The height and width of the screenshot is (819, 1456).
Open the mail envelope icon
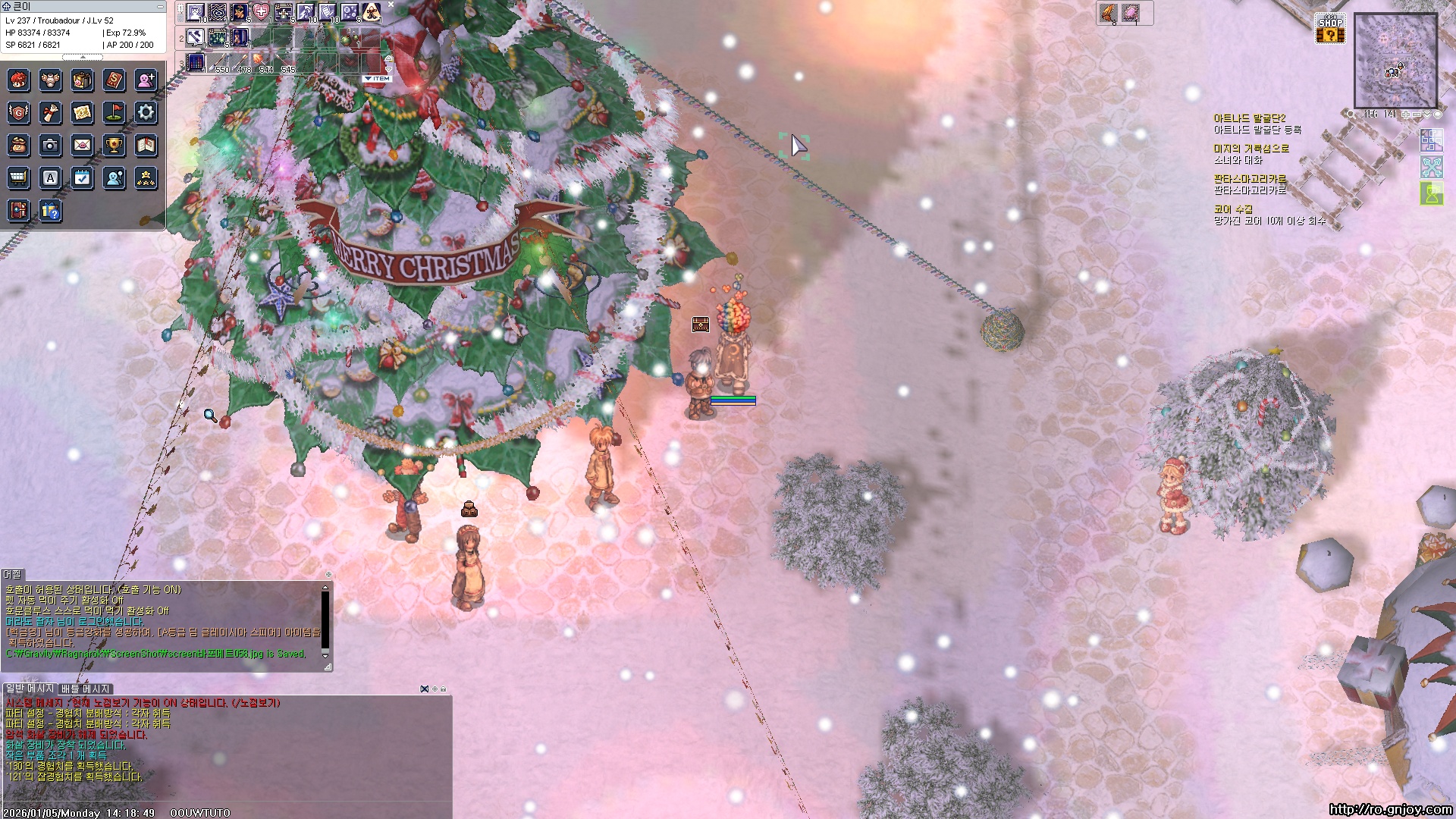click(82, 145)
